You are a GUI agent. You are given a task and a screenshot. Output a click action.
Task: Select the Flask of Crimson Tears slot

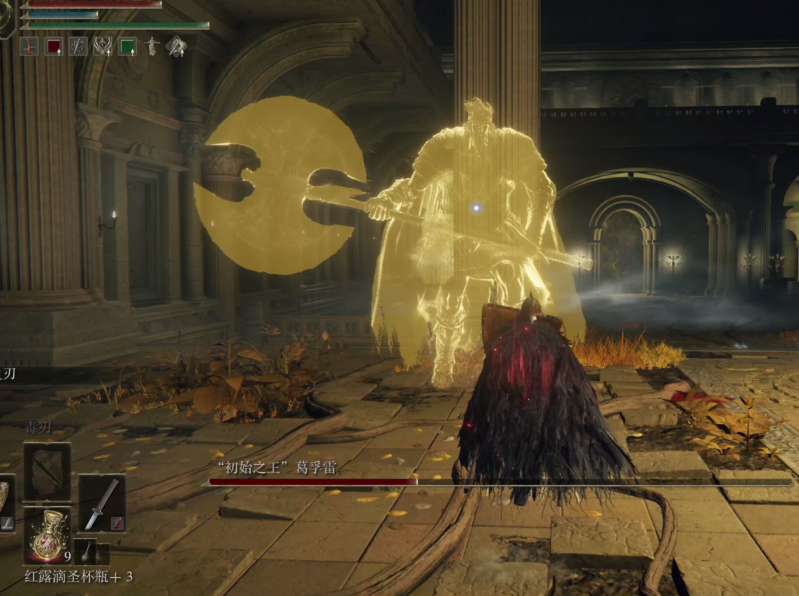(46, 535)
